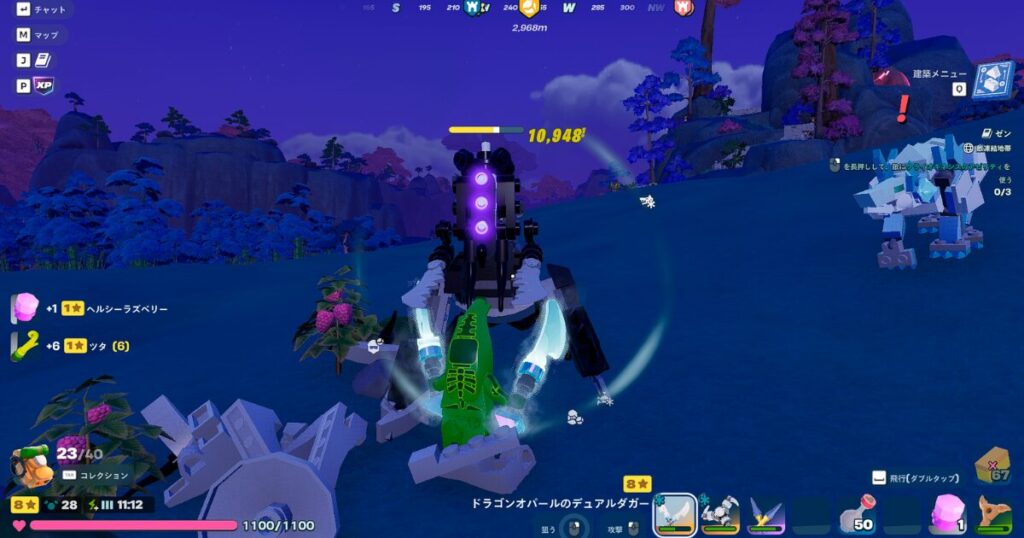Select the blue and gold glider slot
Image resolution: width=1024 pixels, height=538 pixels.
pos(766,515)
